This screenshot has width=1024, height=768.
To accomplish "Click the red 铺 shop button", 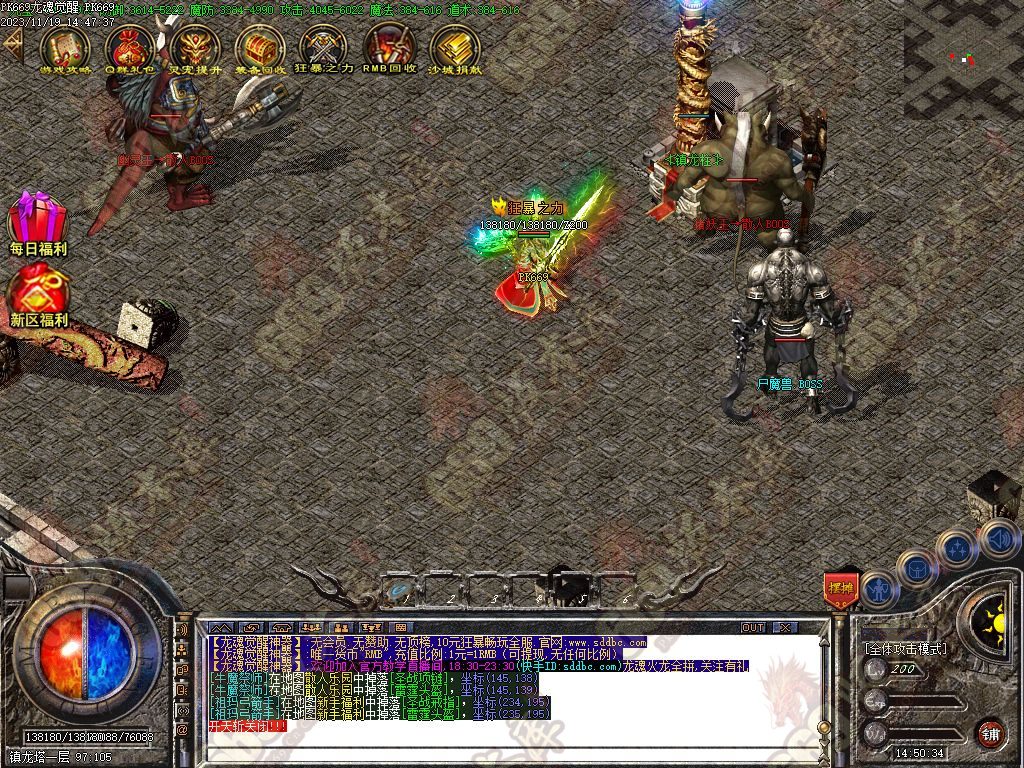I will coord(990,733).
